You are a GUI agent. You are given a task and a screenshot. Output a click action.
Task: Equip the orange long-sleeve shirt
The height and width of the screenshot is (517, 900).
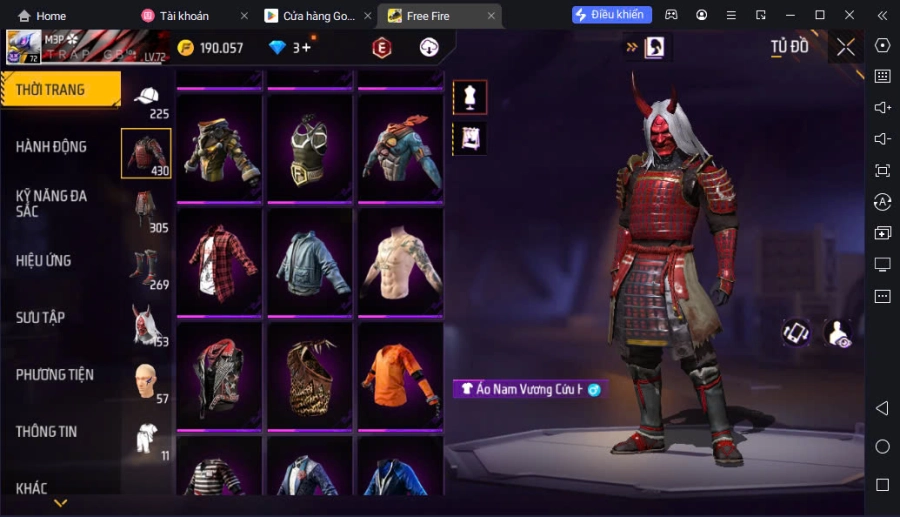coord(400,376)
